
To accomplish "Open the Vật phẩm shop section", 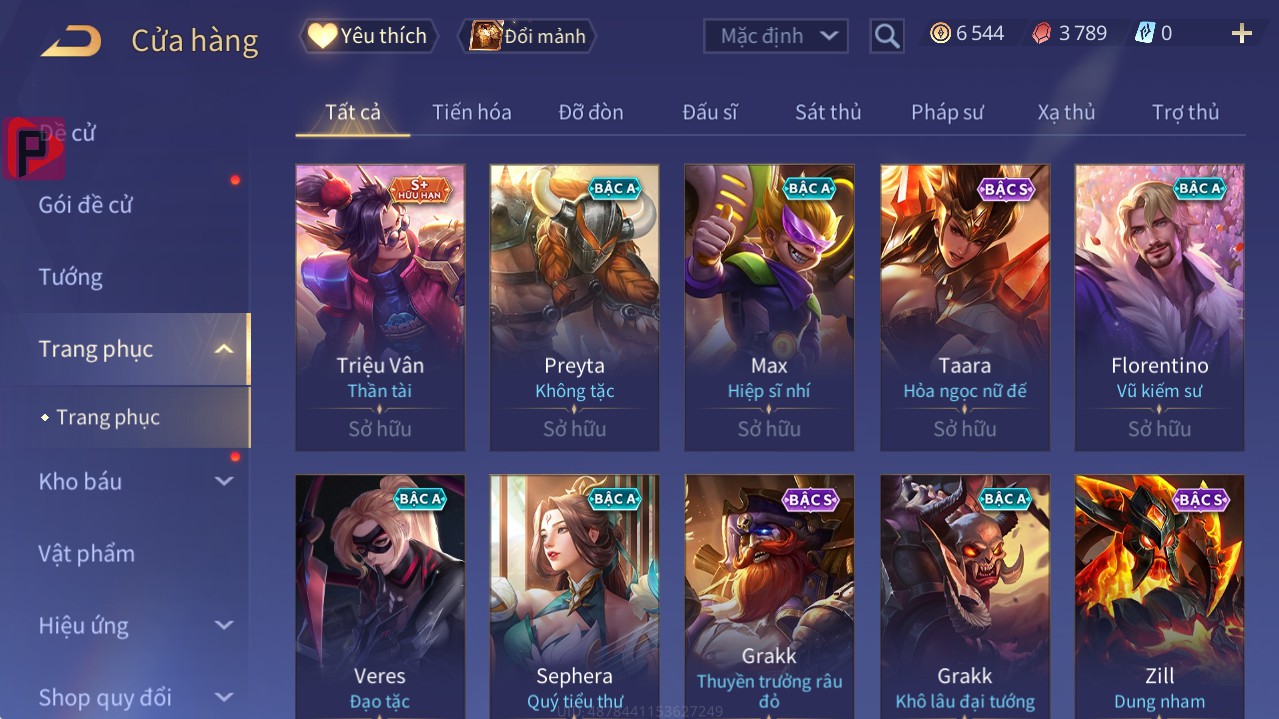I will 87,553.
